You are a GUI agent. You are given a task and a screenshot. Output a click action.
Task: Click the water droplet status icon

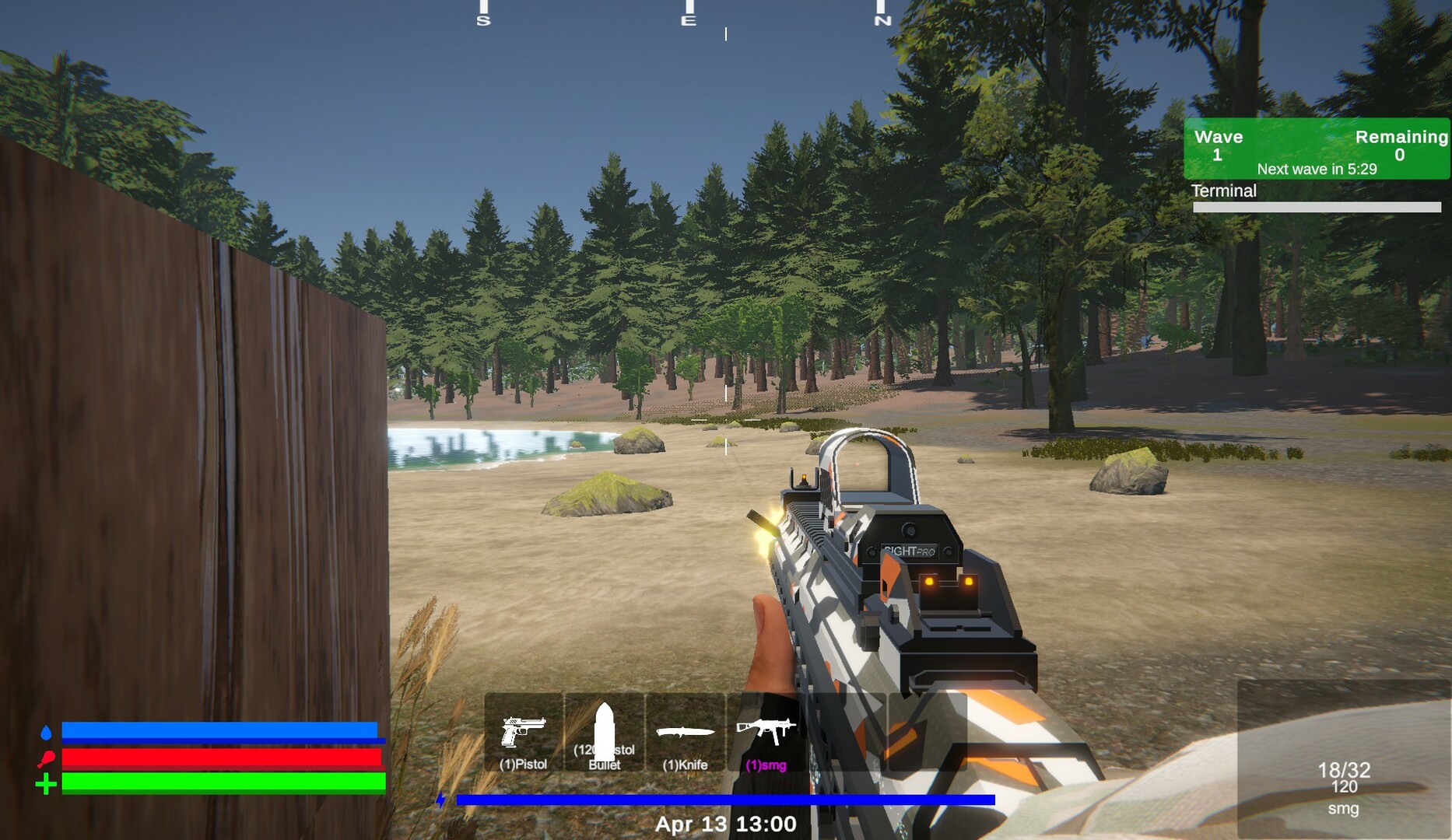coord(47,733)
